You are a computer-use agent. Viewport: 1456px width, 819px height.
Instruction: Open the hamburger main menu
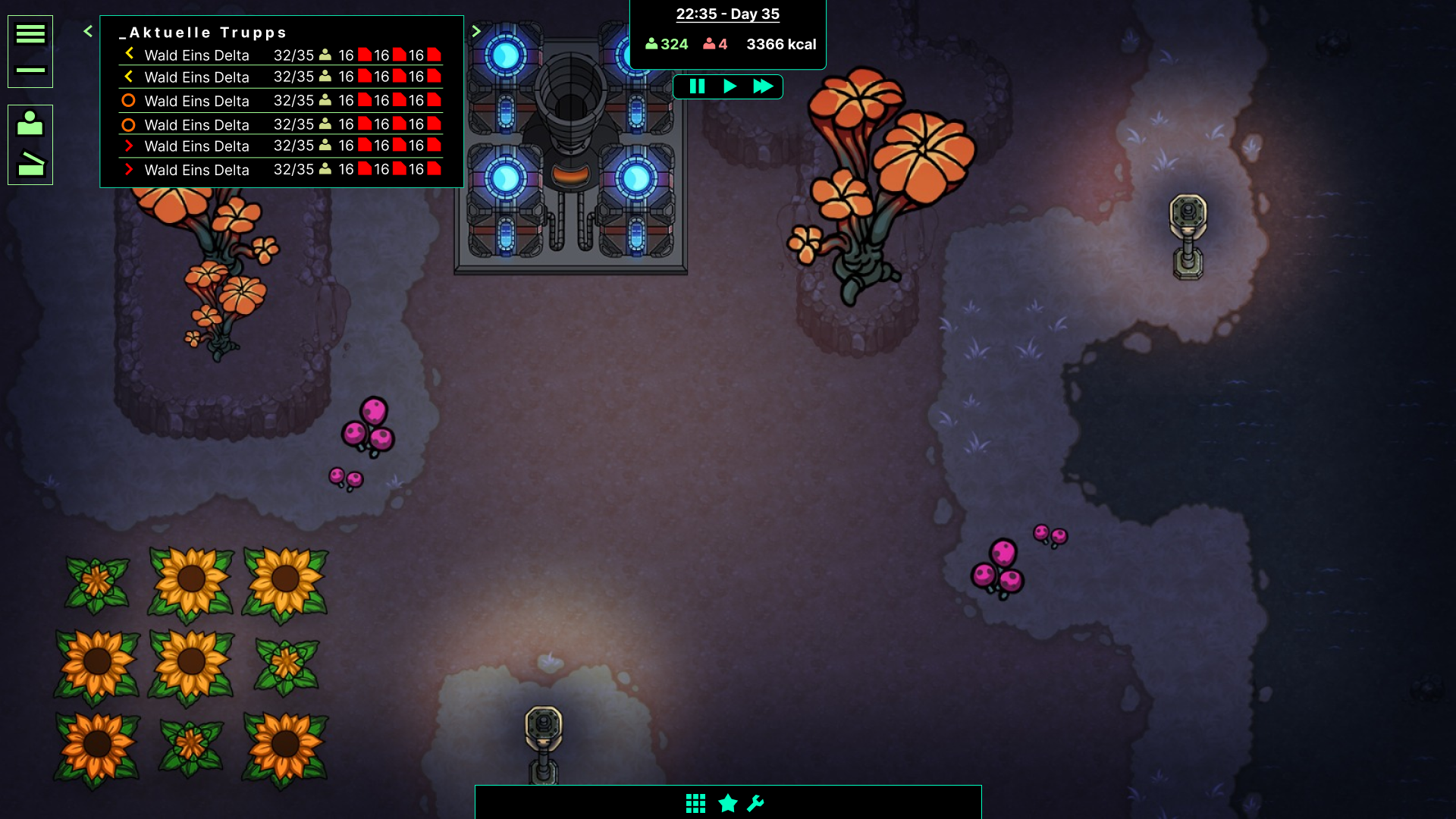point(30,34)
